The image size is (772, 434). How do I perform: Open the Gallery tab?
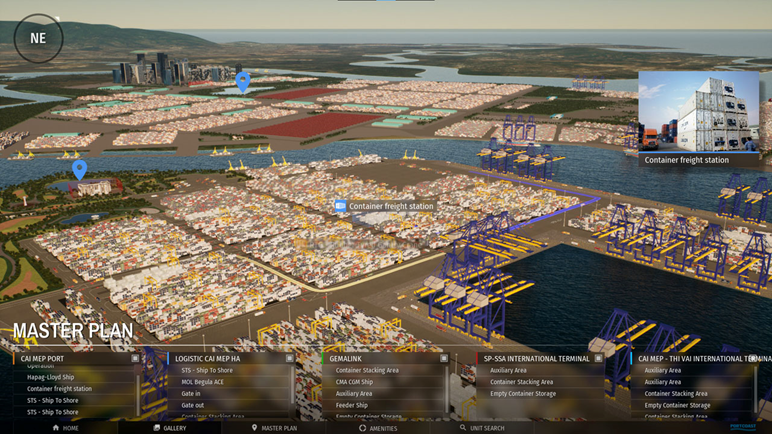[x=169, y=428]
